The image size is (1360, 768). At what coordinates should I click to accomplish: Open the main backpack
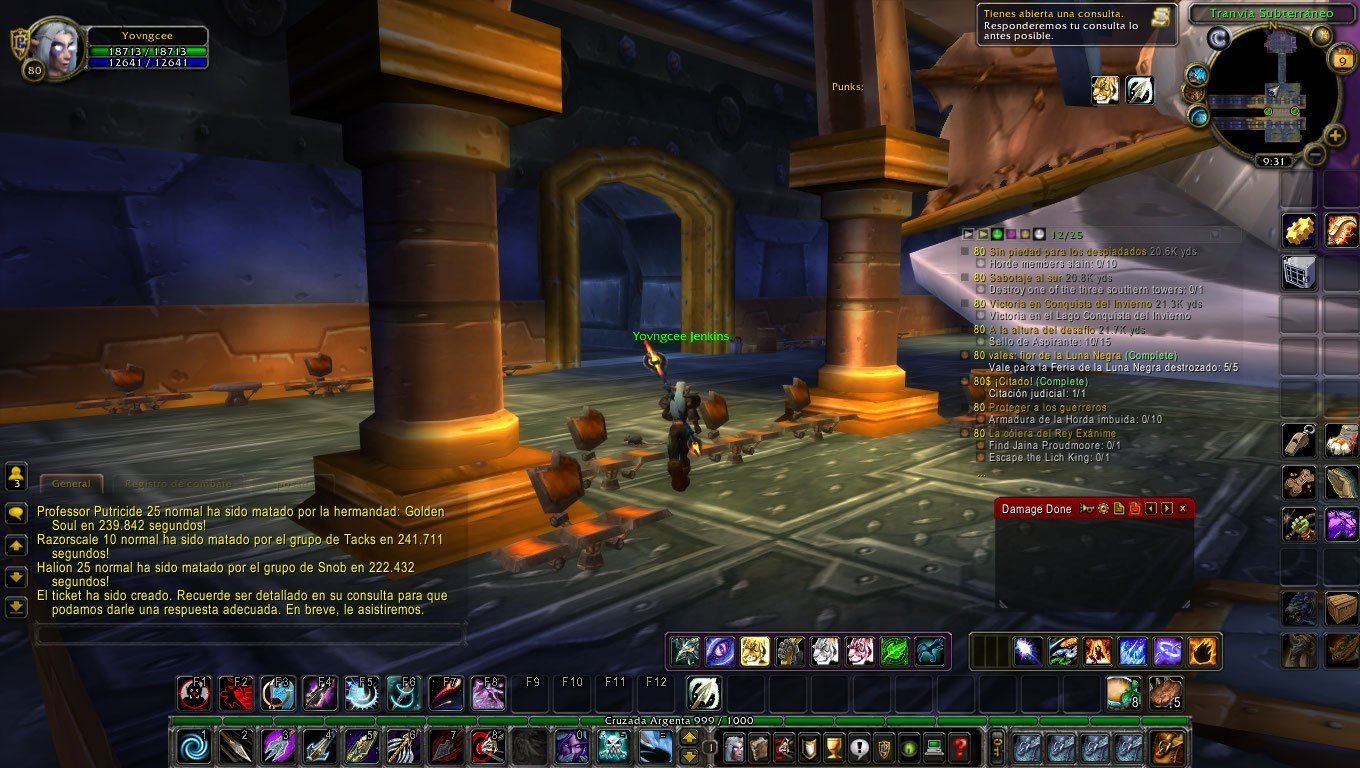click(x=1168, y=747)
